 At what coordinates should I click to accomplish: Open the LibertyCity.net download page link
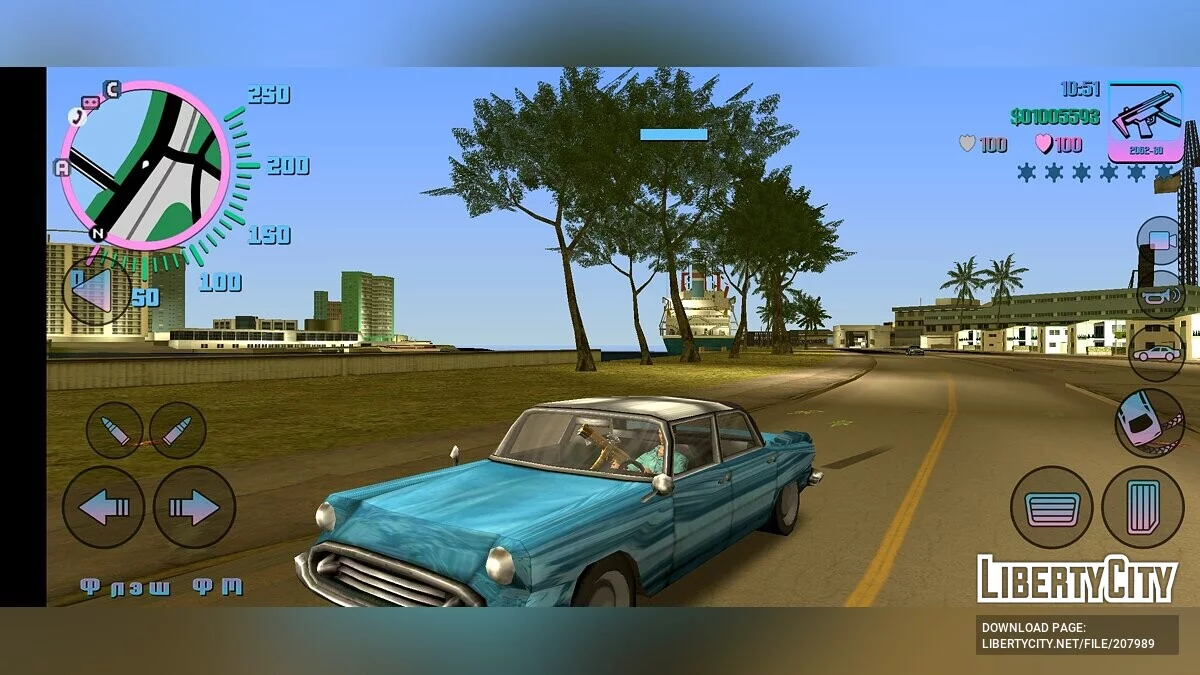[1068, 636]
